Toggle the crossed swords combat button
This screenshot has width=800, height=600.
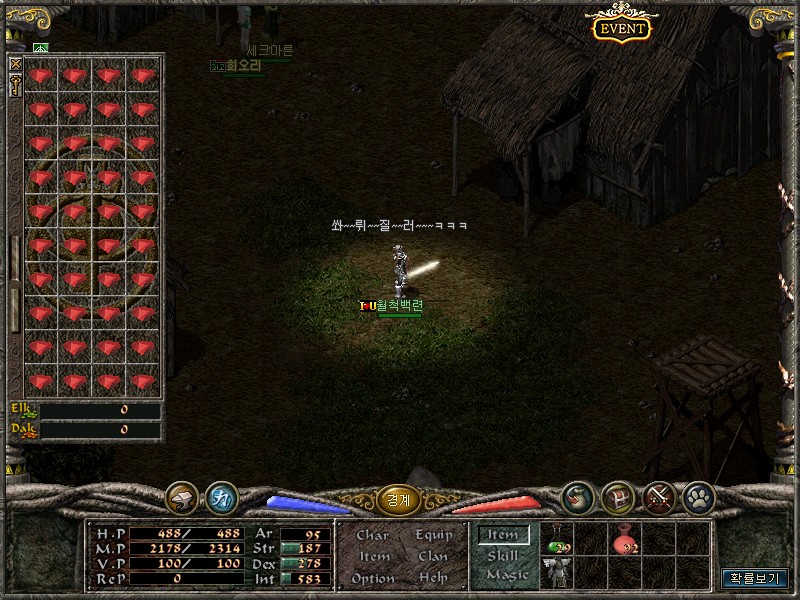[x=657, y=497]
